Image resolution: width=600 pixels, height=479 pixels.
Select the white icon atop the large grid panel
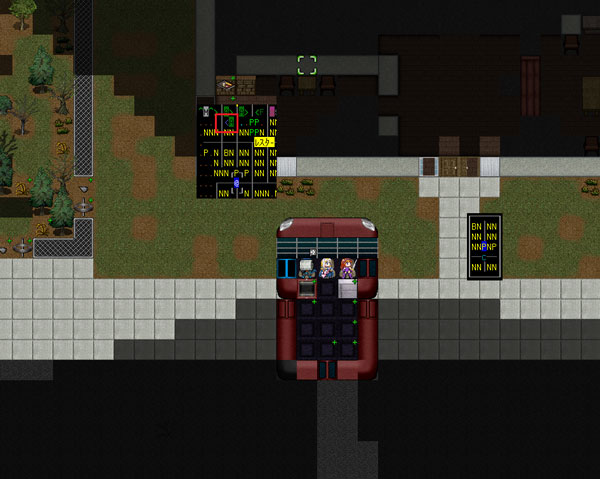pyautogui.click(x=207, y=111)
